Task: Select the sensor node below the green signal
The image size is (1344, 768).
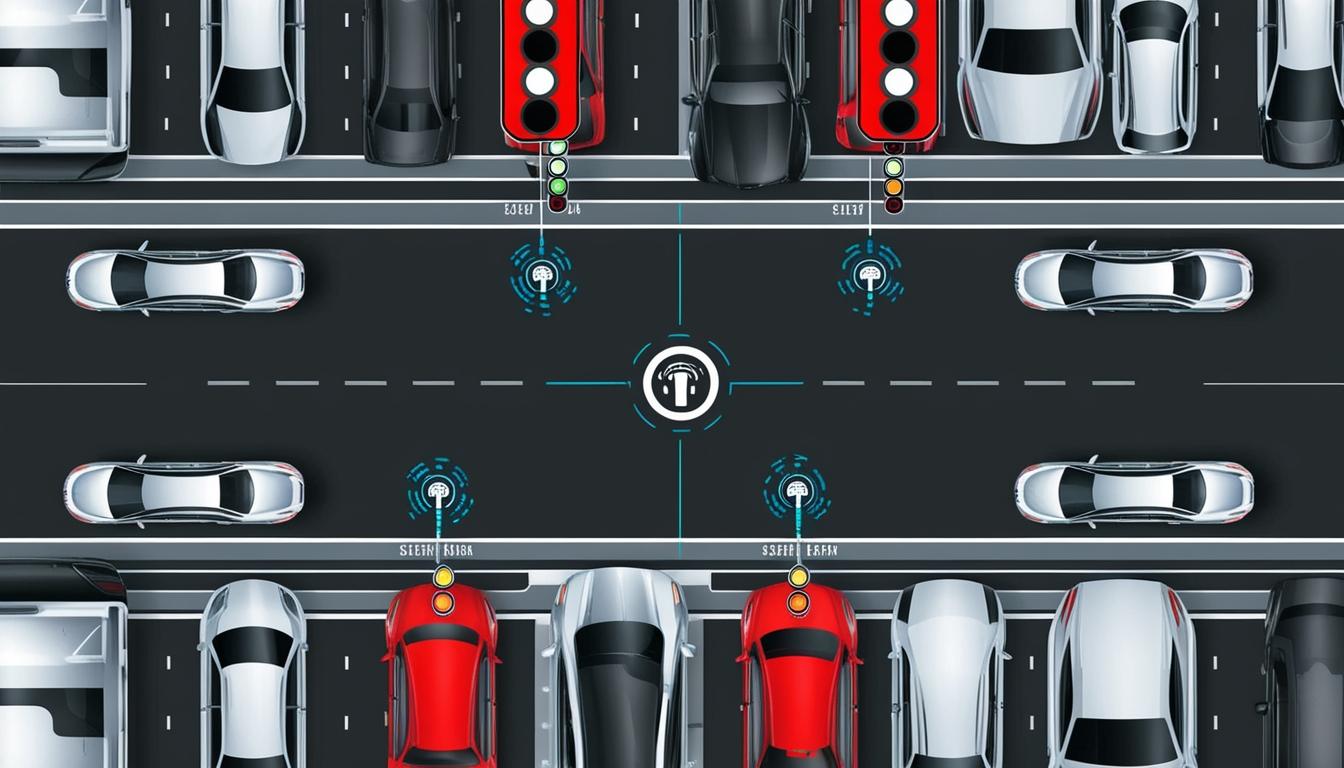Action: tap(543, 273)
